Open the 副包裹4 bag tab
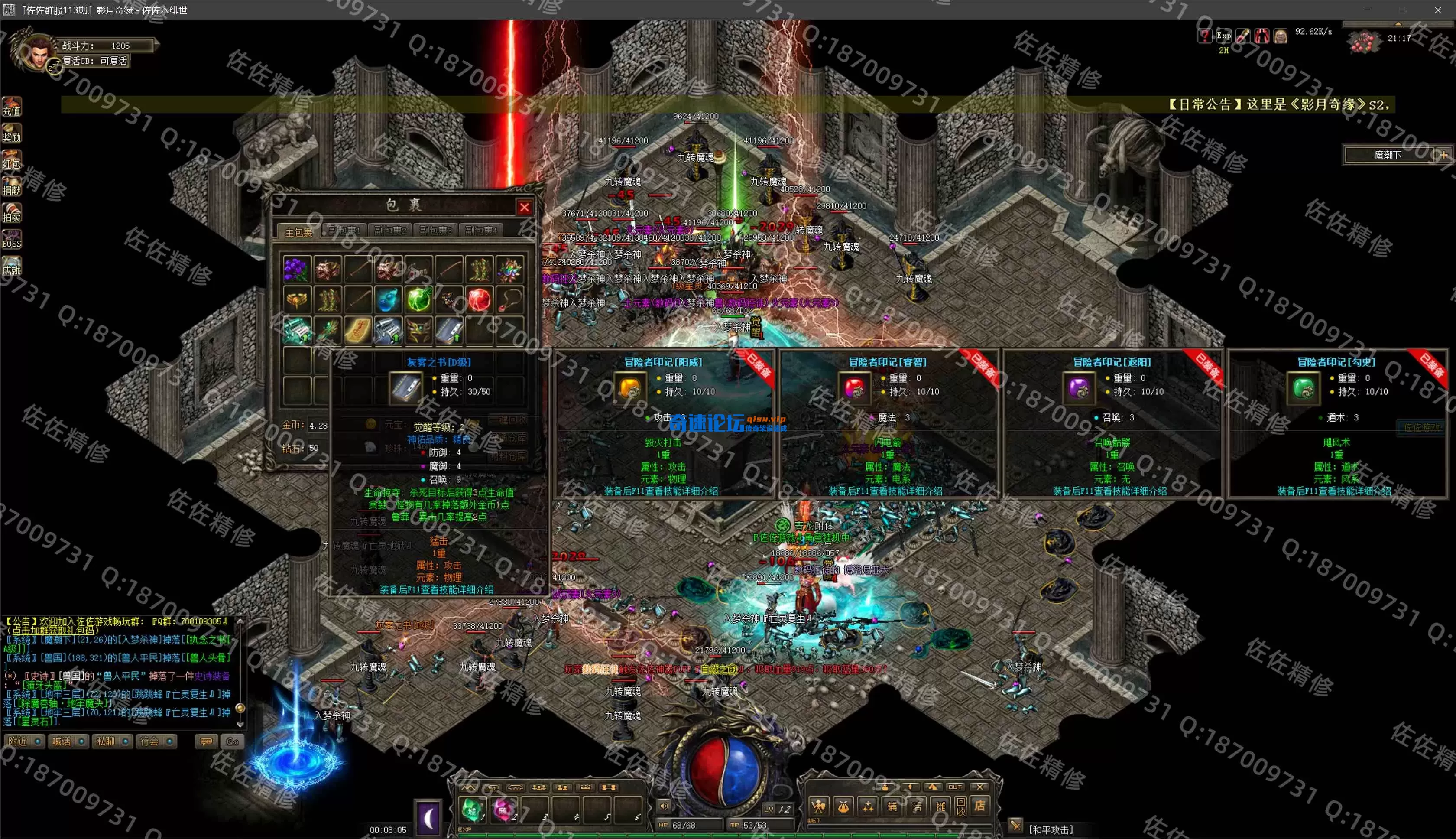 click(x=481, y=231)
